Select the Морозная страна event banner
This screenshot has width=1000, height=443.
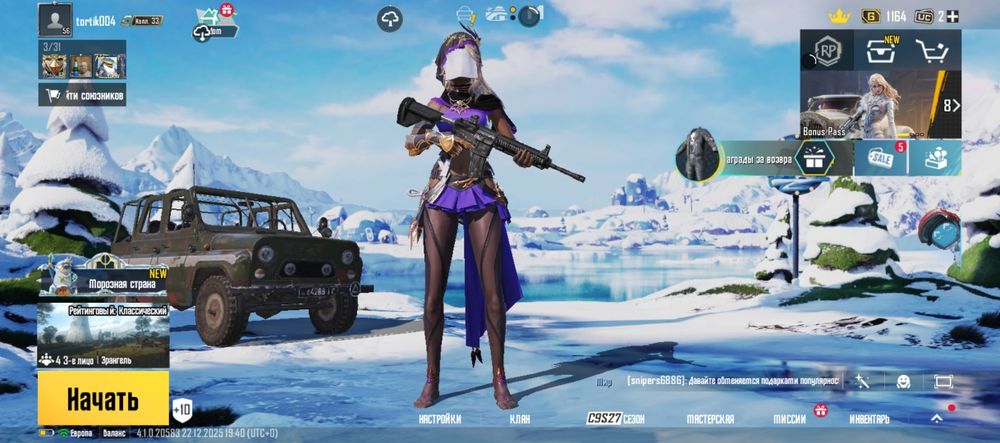104,280
